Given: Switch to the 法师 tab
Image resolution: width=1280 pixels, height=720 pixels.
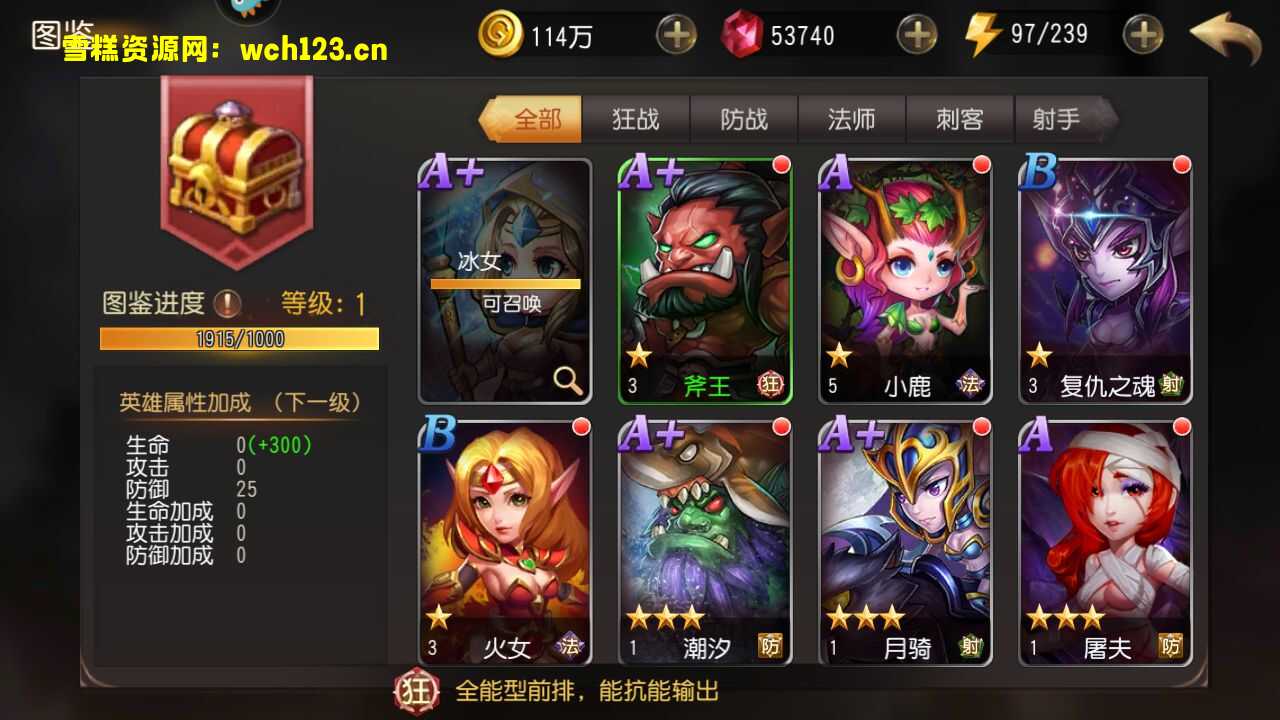Looking at the screenshot, I should point(852,118).
